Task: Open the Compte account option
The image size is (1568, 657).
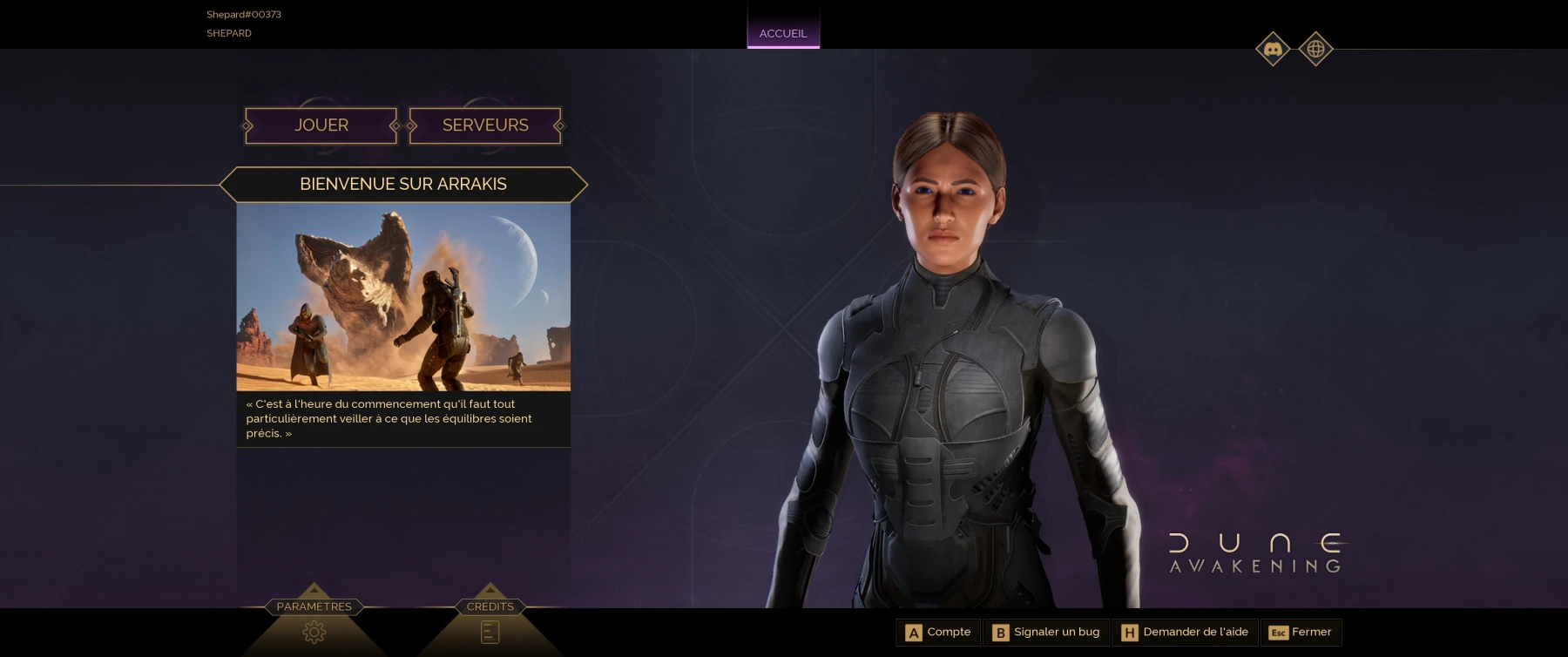Action: click(x=938, y=632)
